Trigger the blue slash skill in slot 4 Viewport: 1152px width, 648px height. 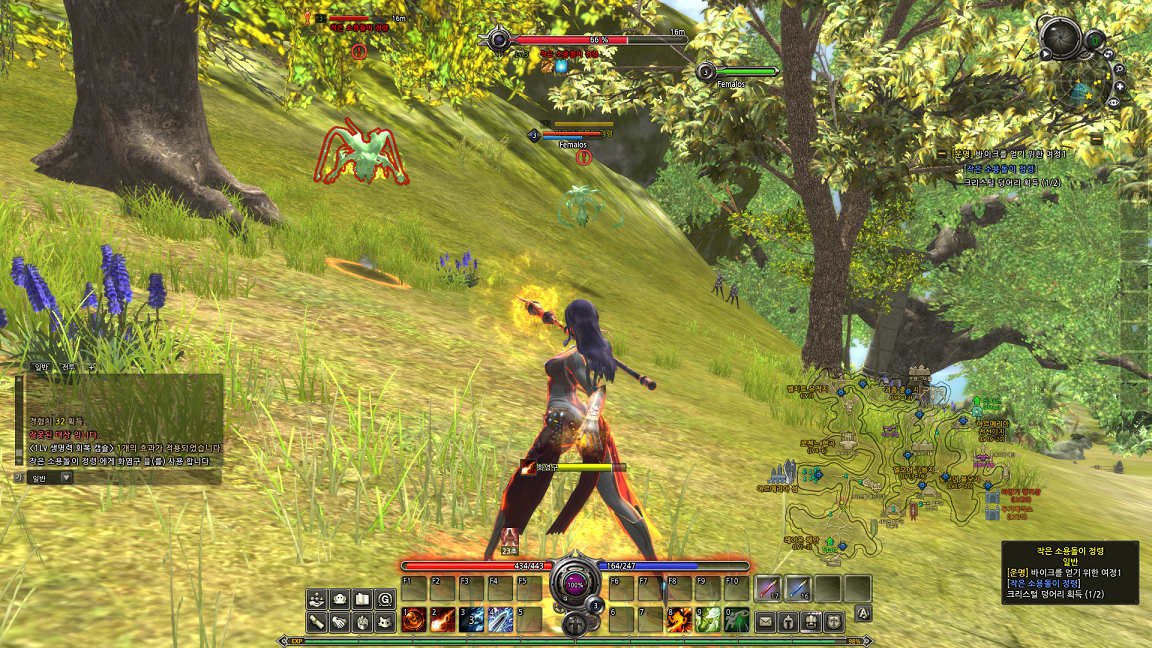click(500, 620)
